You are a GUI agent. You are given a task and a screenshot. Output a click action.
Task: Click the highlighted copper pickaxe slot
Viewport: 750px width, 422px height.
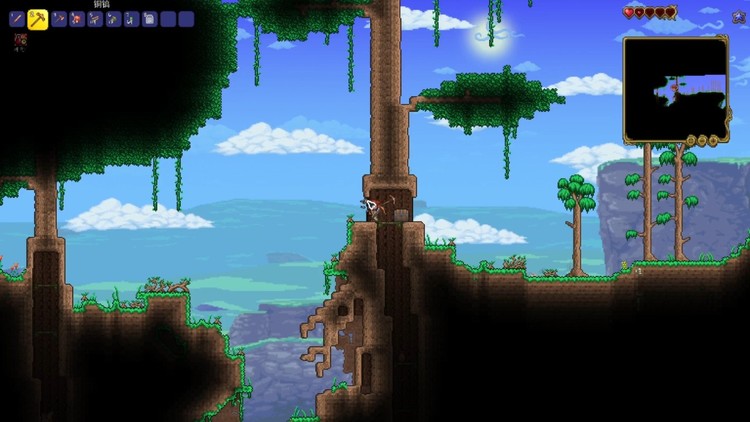37,19
